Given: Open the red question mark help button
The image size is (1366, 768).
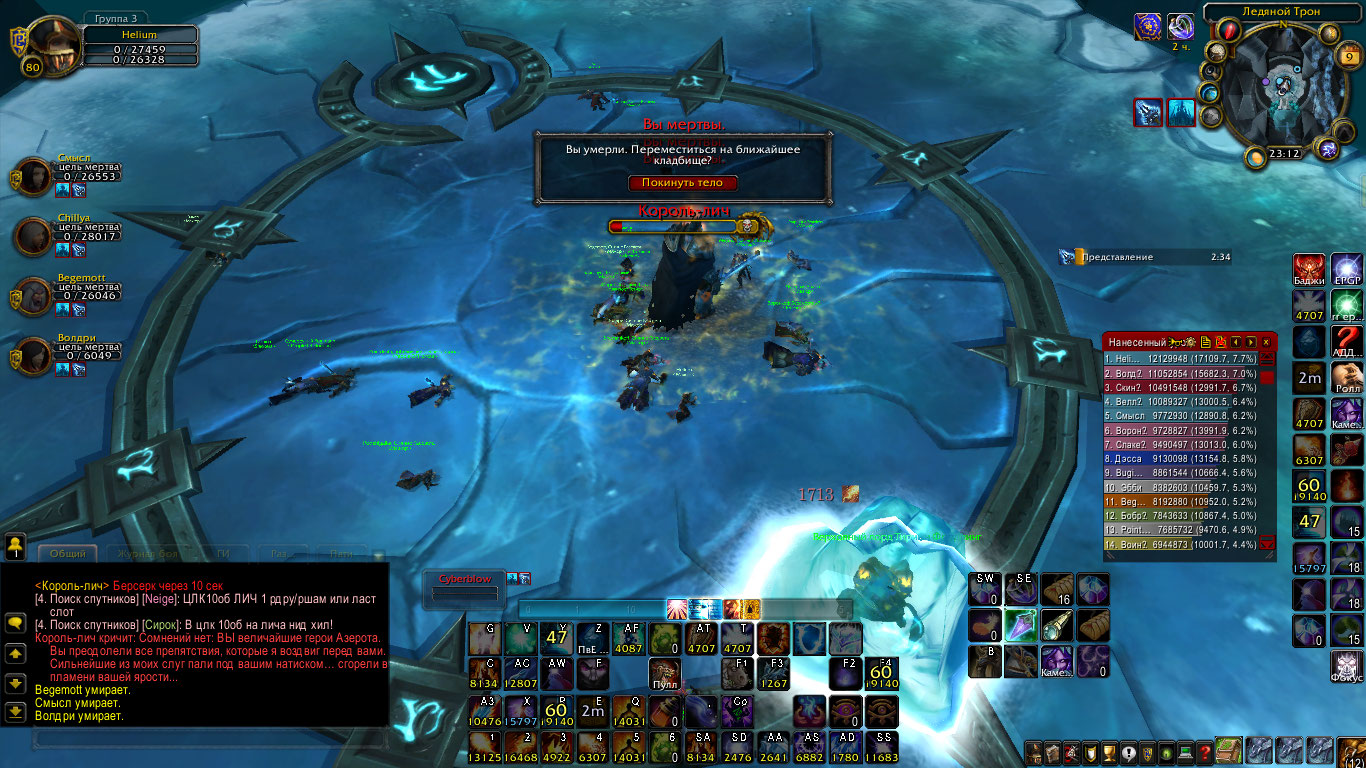Looking at the screenshot, I should [x=1206, y=753].
